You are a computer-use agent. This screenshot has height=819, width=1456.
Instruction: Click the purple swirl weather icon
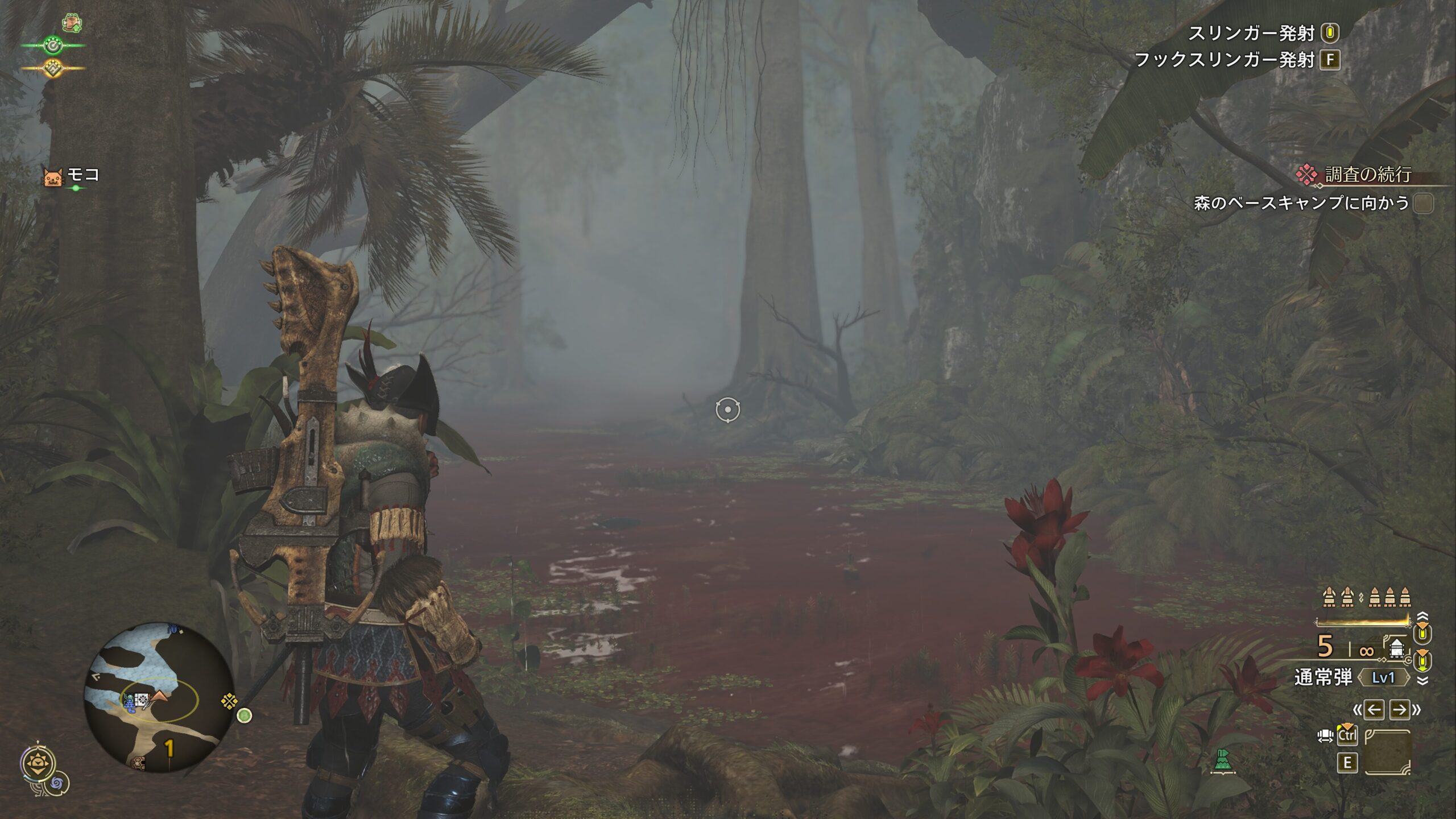58,784
